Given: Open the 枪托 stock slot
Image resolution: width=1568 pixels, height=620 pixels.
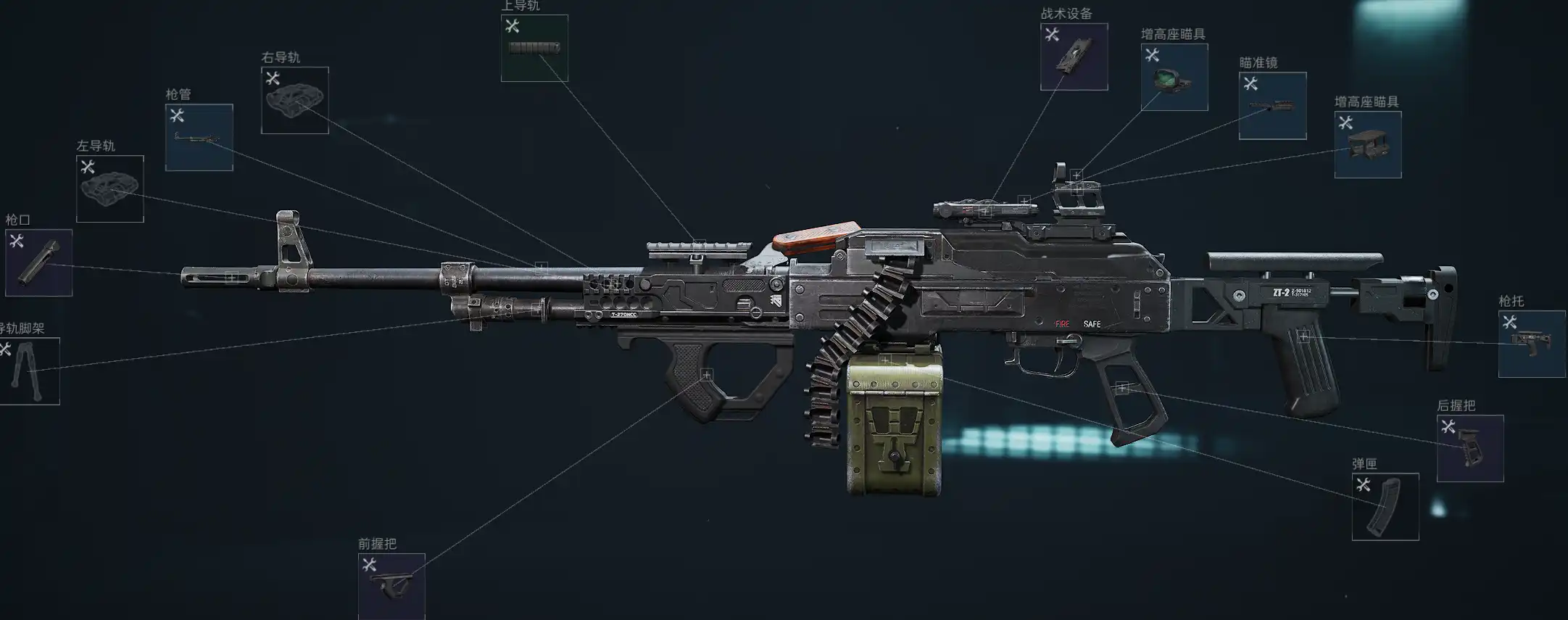Looking at the screenshot, I should pos(1531,344).
